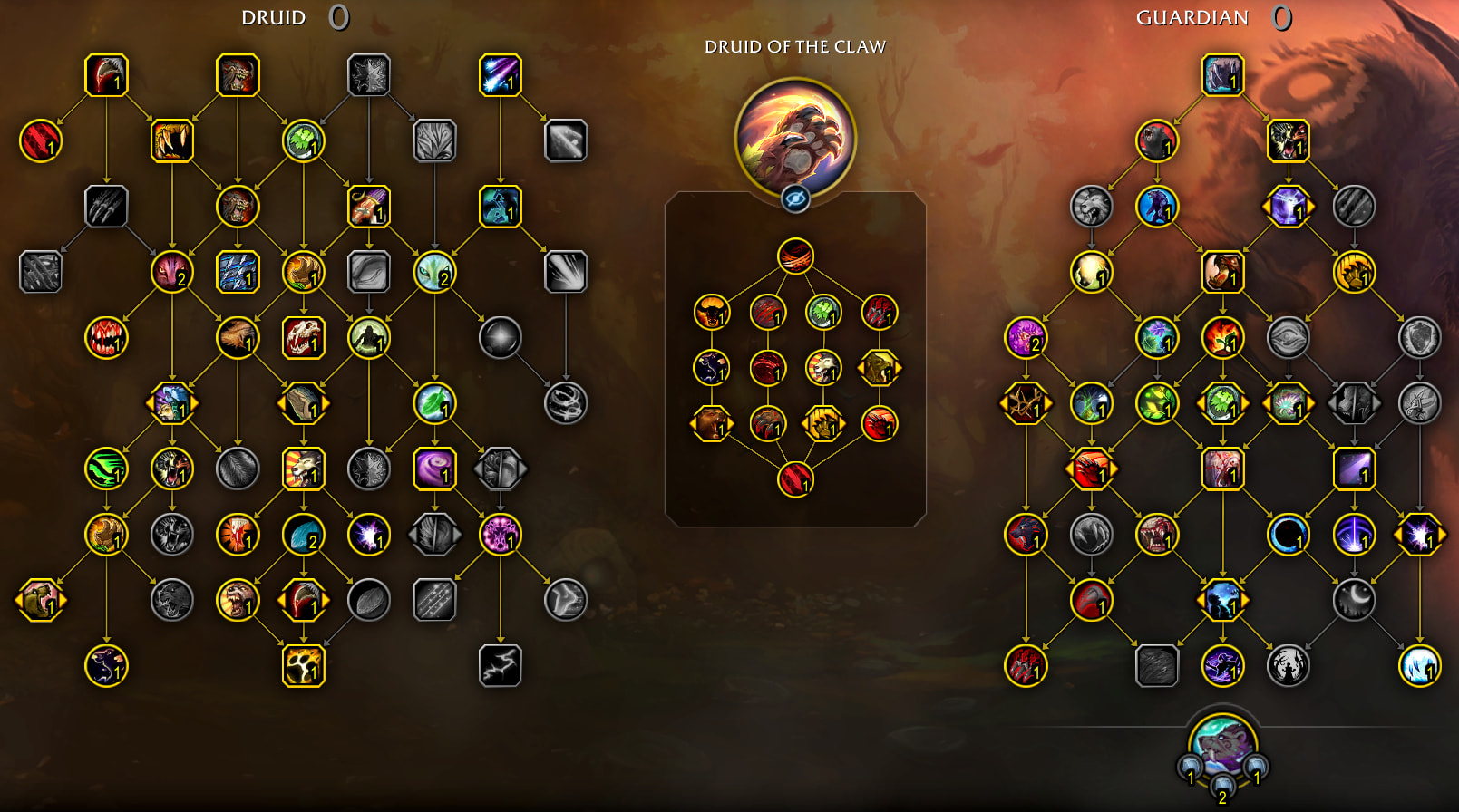This screenshot has height=812, width=1459.
Task: Choose the purple swirl square talent
Action: click(434, 469)
